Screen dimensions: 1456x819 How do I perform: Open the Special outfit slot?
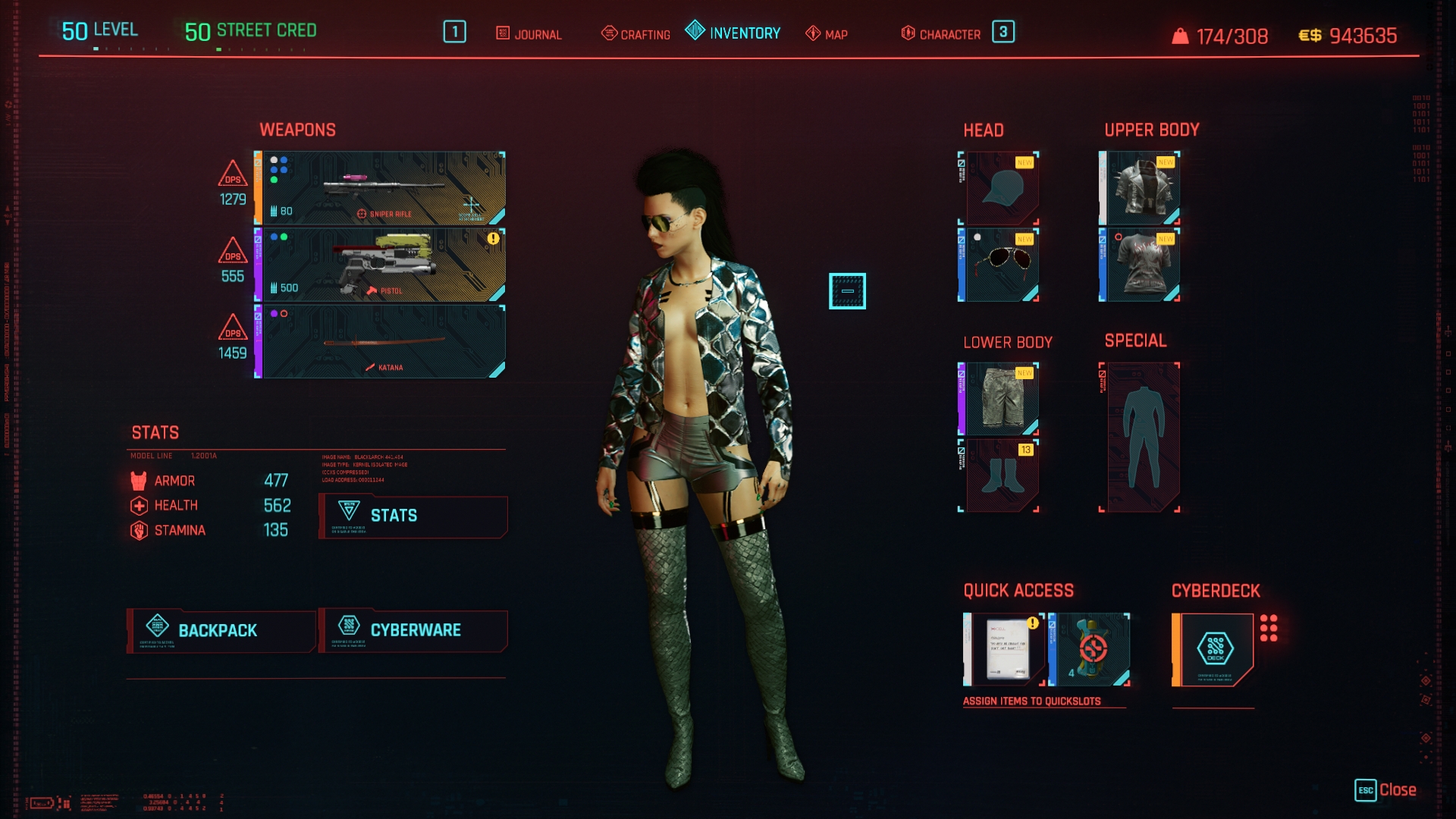coord(1141,437)
